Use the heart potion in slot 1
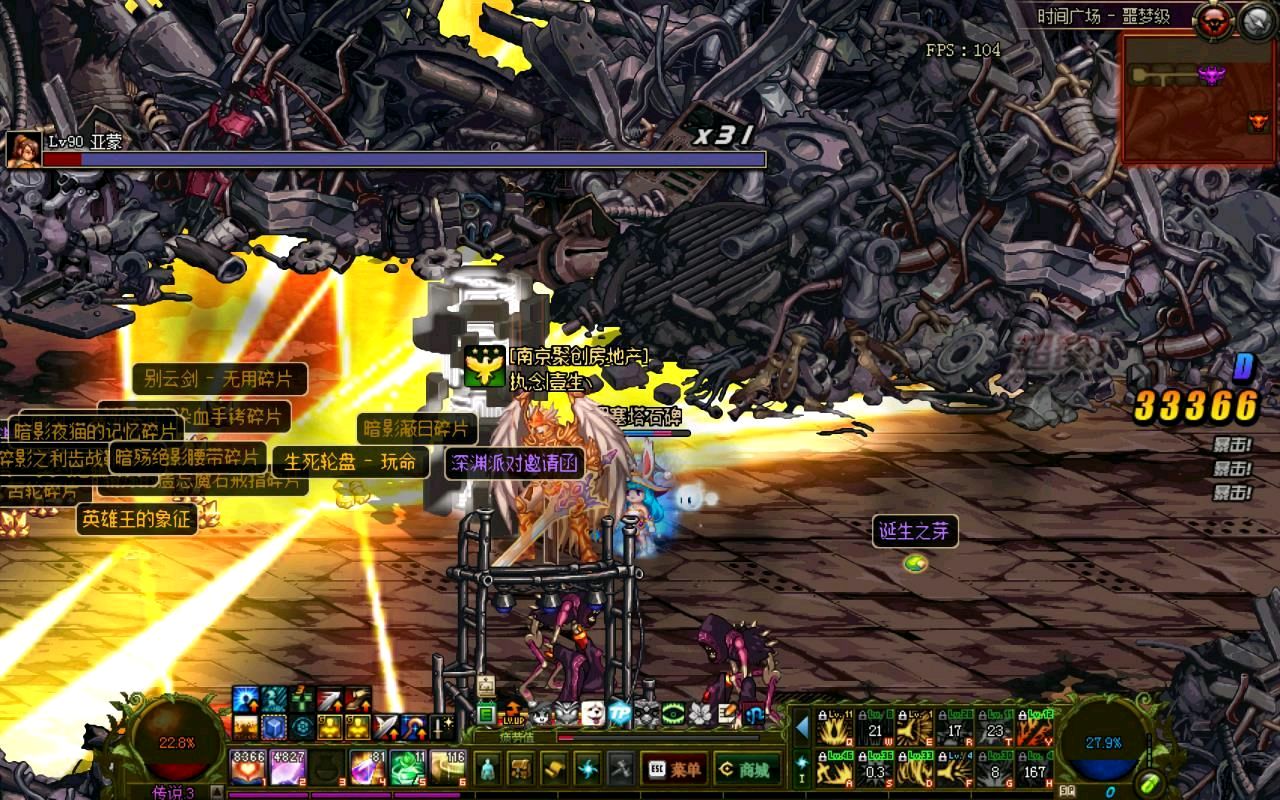 248,767
